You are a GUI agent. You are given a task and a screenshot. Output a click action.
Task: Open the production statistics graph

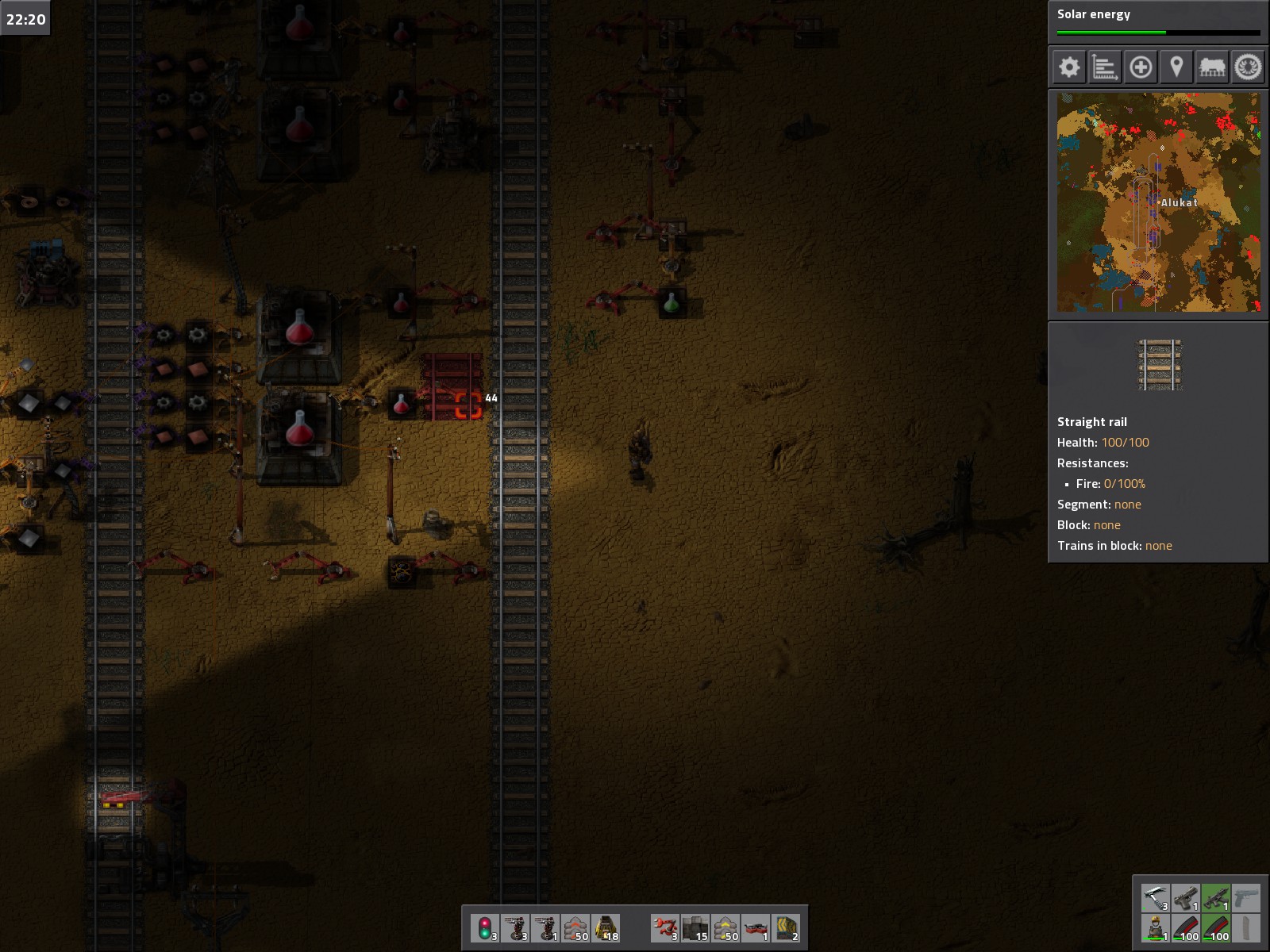1105,67
